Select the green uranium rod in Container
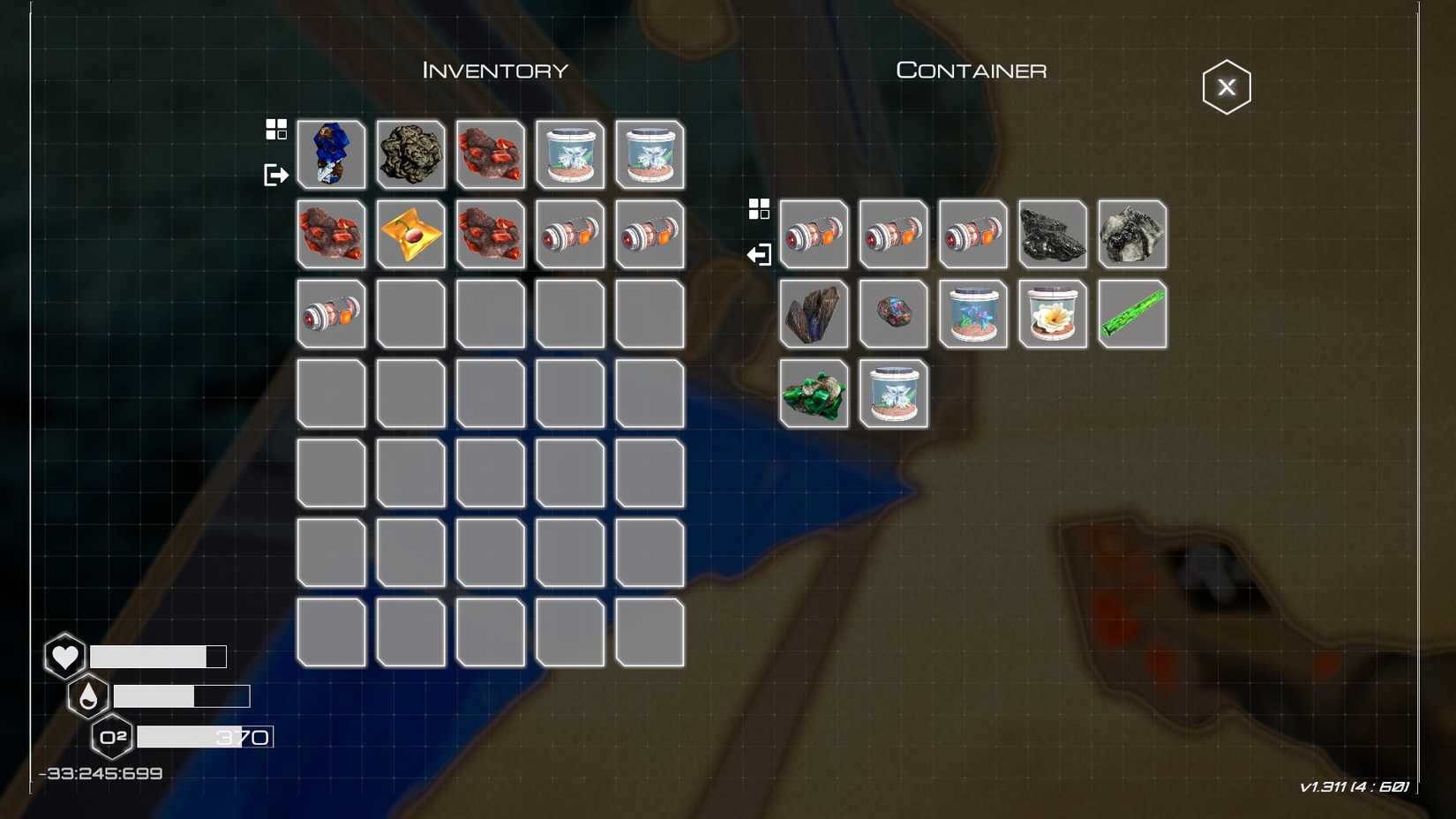Image resolution: width=1456 pixels, height=819 pixels. pos(1132,313)
